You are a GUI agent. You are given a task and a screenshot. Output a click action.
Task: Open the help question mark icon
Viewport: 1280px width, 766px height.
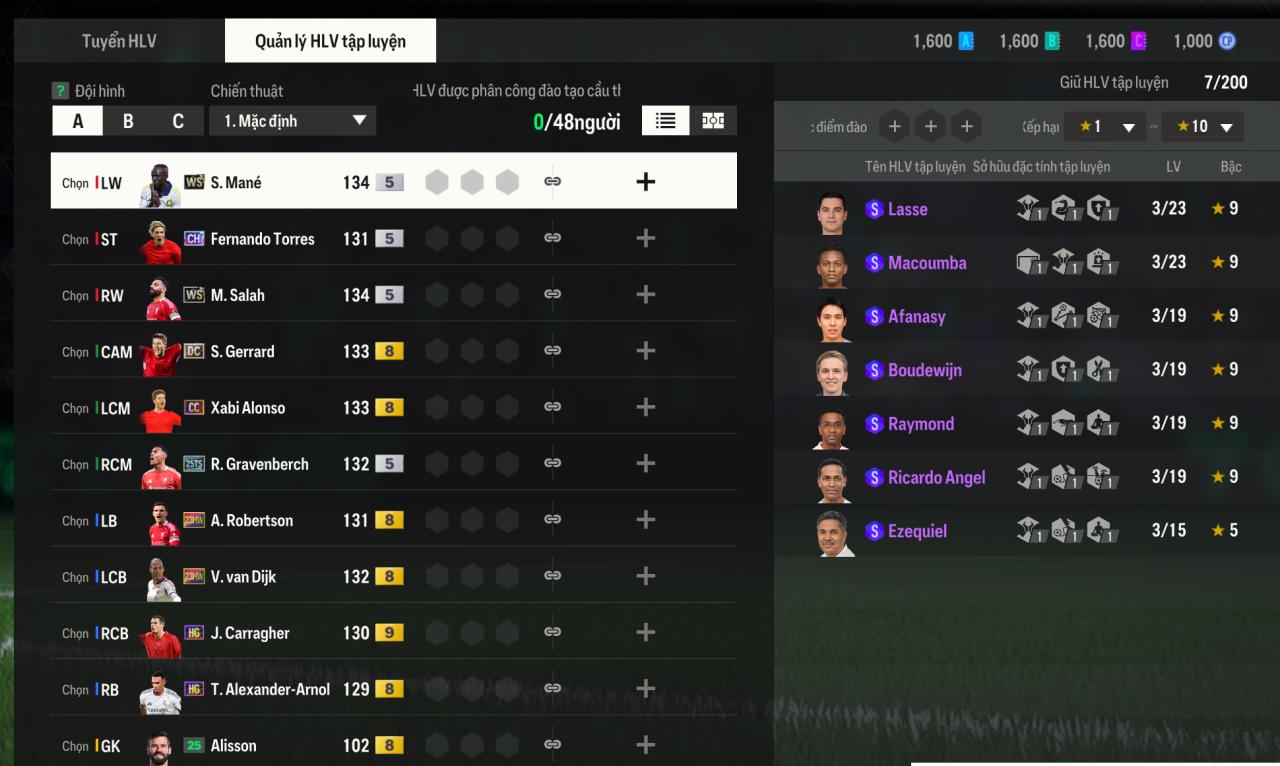click(x=60, y=91)
